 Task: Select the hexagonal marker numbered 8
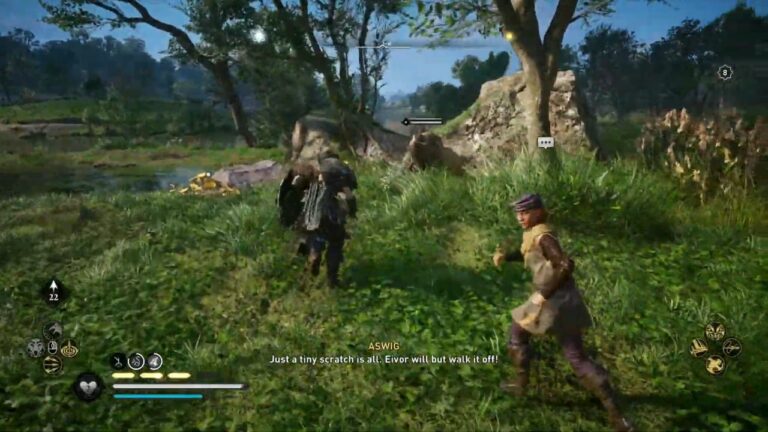[x=725, y=72]
